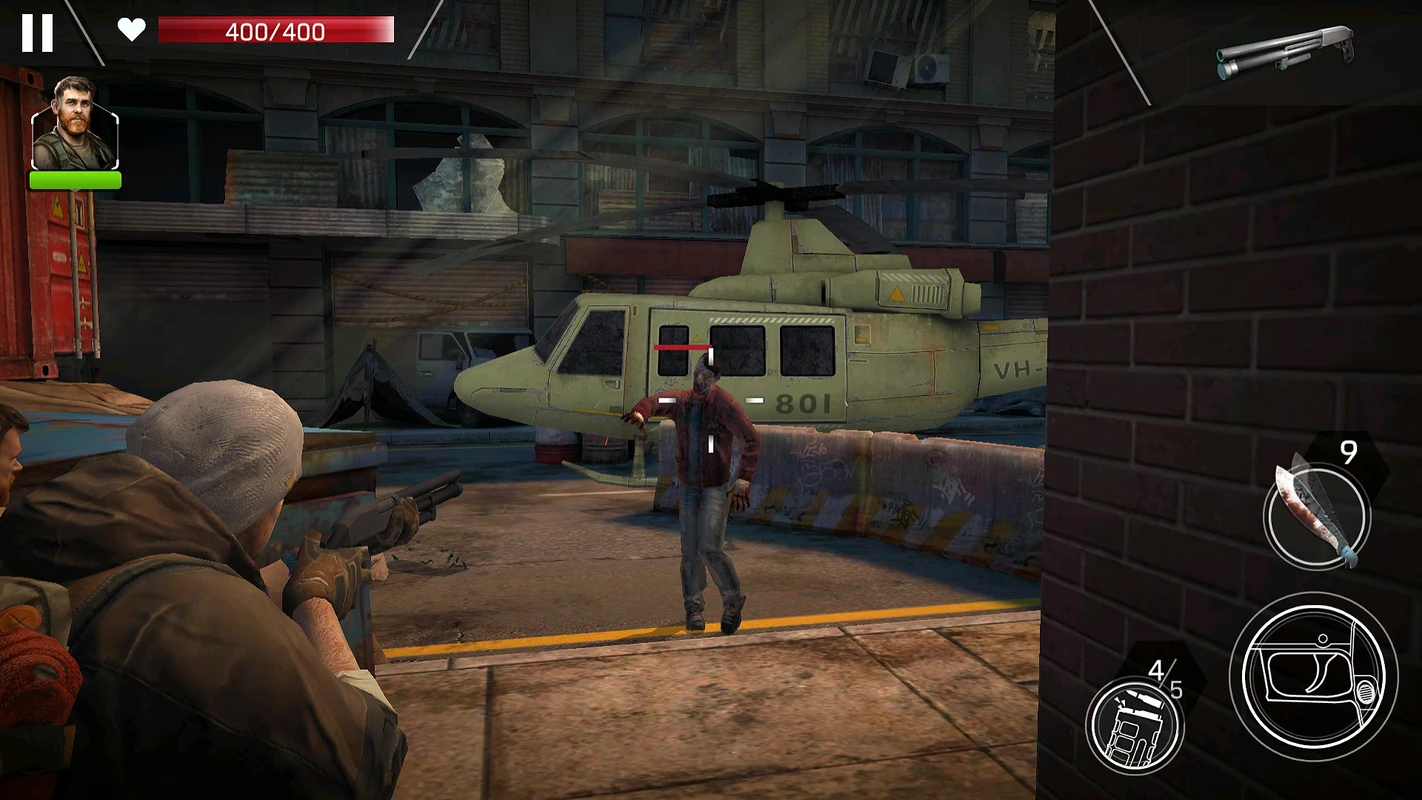
Task: Fire using the trigger button
Action: click(x=1313, y=676)
